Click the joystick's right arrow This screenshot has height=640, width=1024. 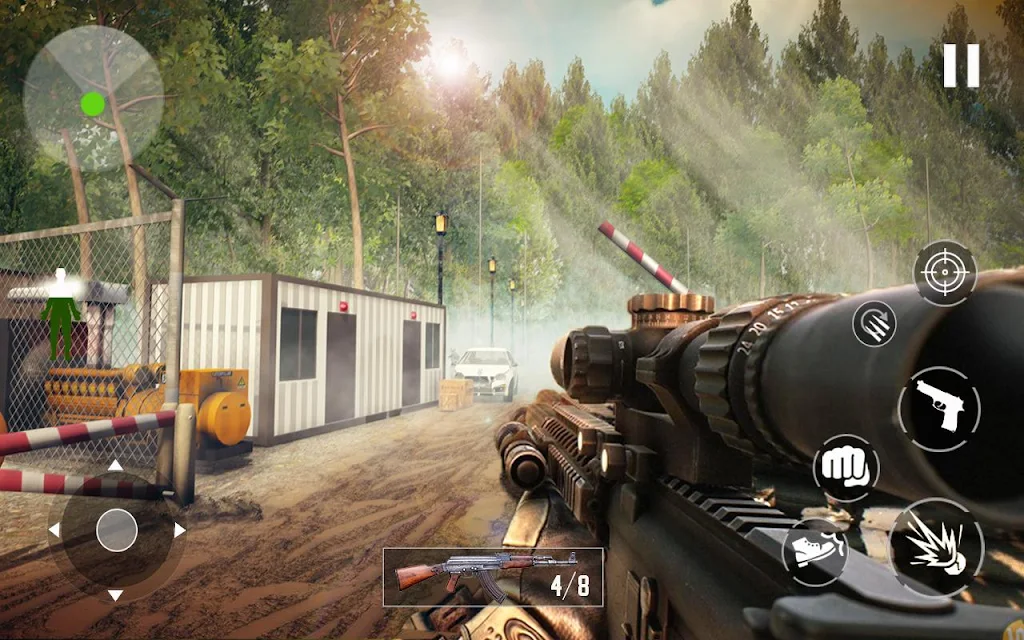click(179, 530)
